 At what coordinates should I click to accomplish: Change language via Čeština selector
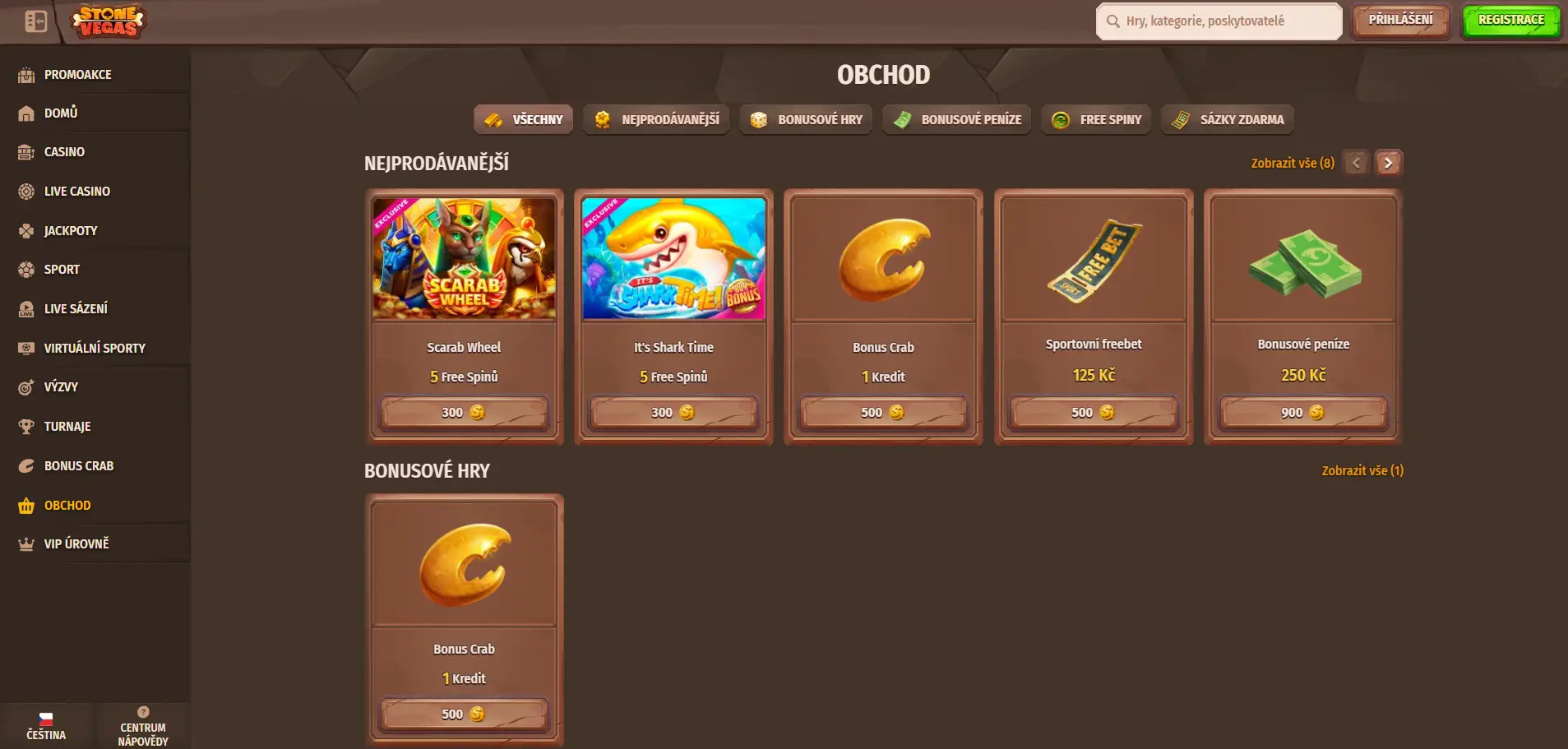coord(46,726)
